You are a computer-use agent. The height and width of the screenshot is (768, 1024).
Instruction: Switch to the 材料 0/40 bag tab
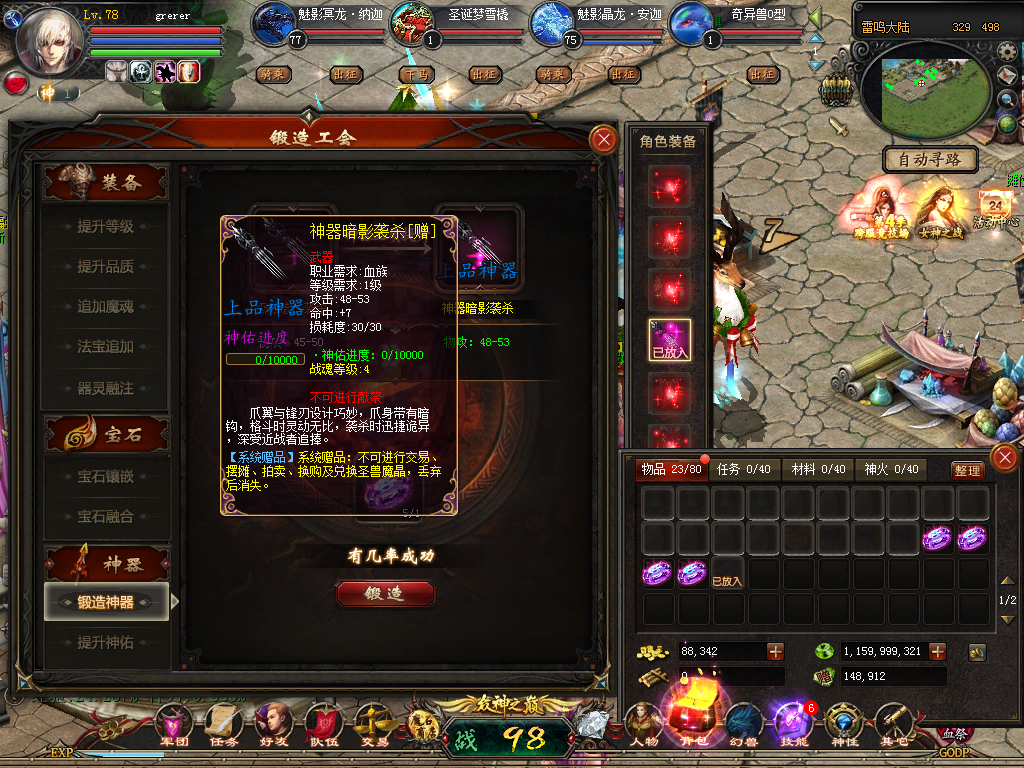click(818, 469)
